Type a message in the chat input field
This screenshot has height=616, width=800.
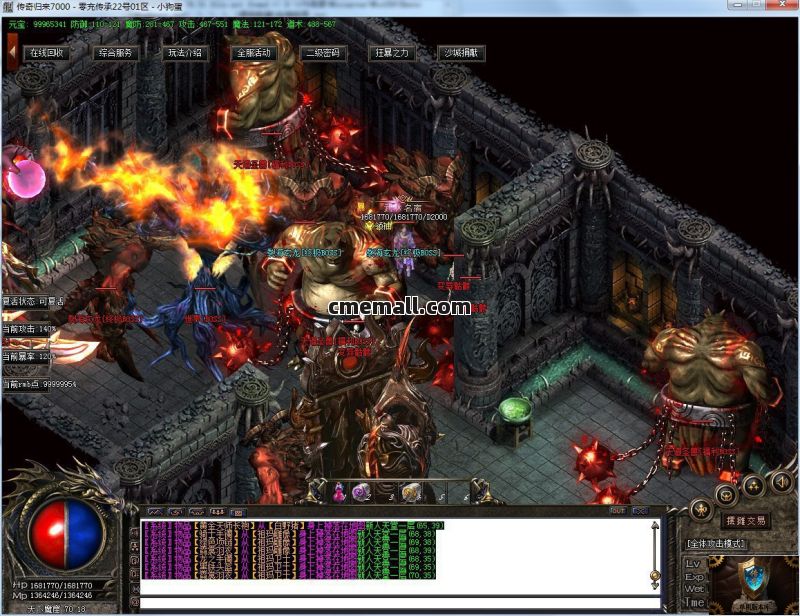tap(390, 603)
